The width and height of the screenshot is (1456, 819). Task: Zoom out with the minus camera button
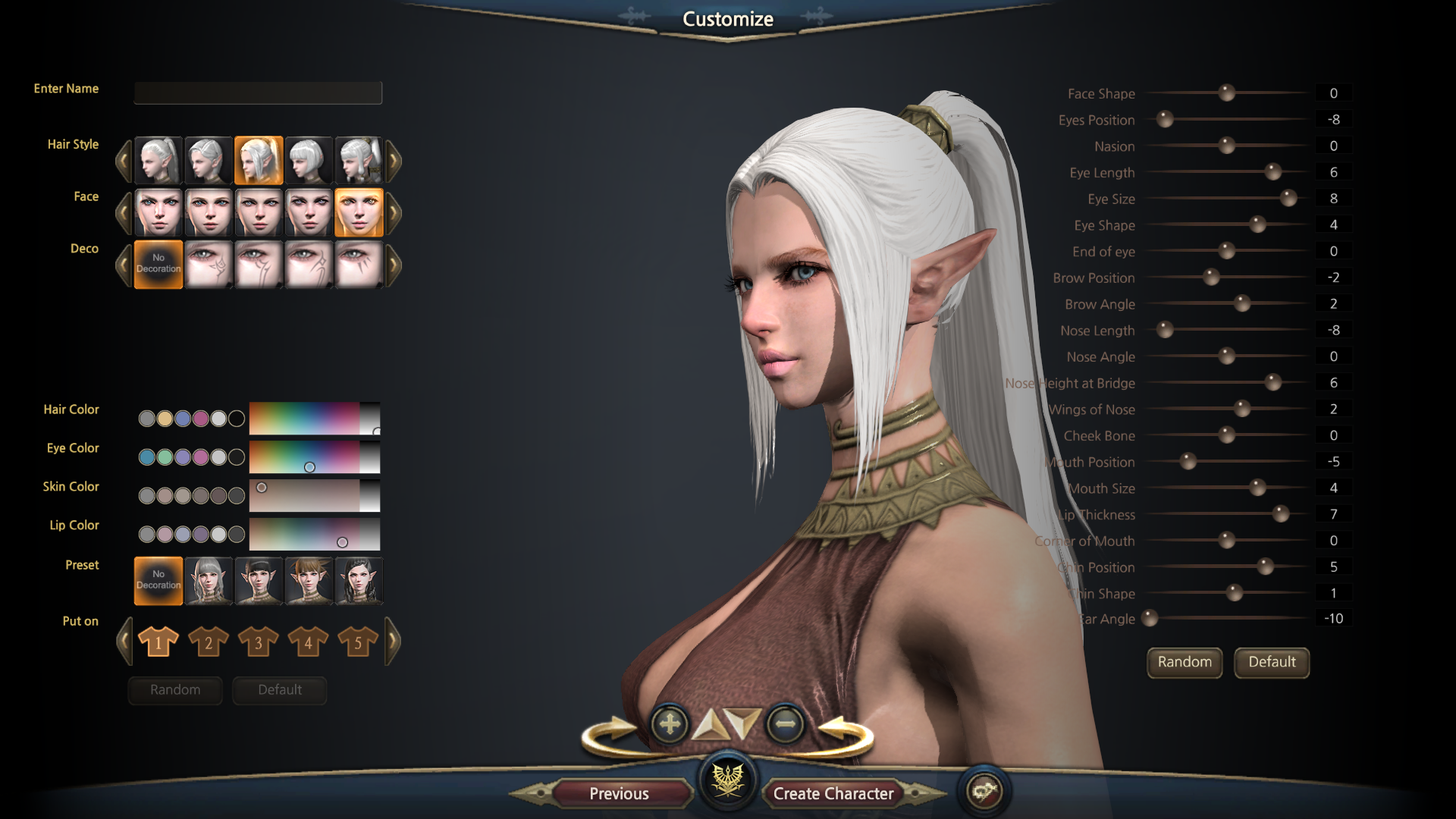click(785, 724)
